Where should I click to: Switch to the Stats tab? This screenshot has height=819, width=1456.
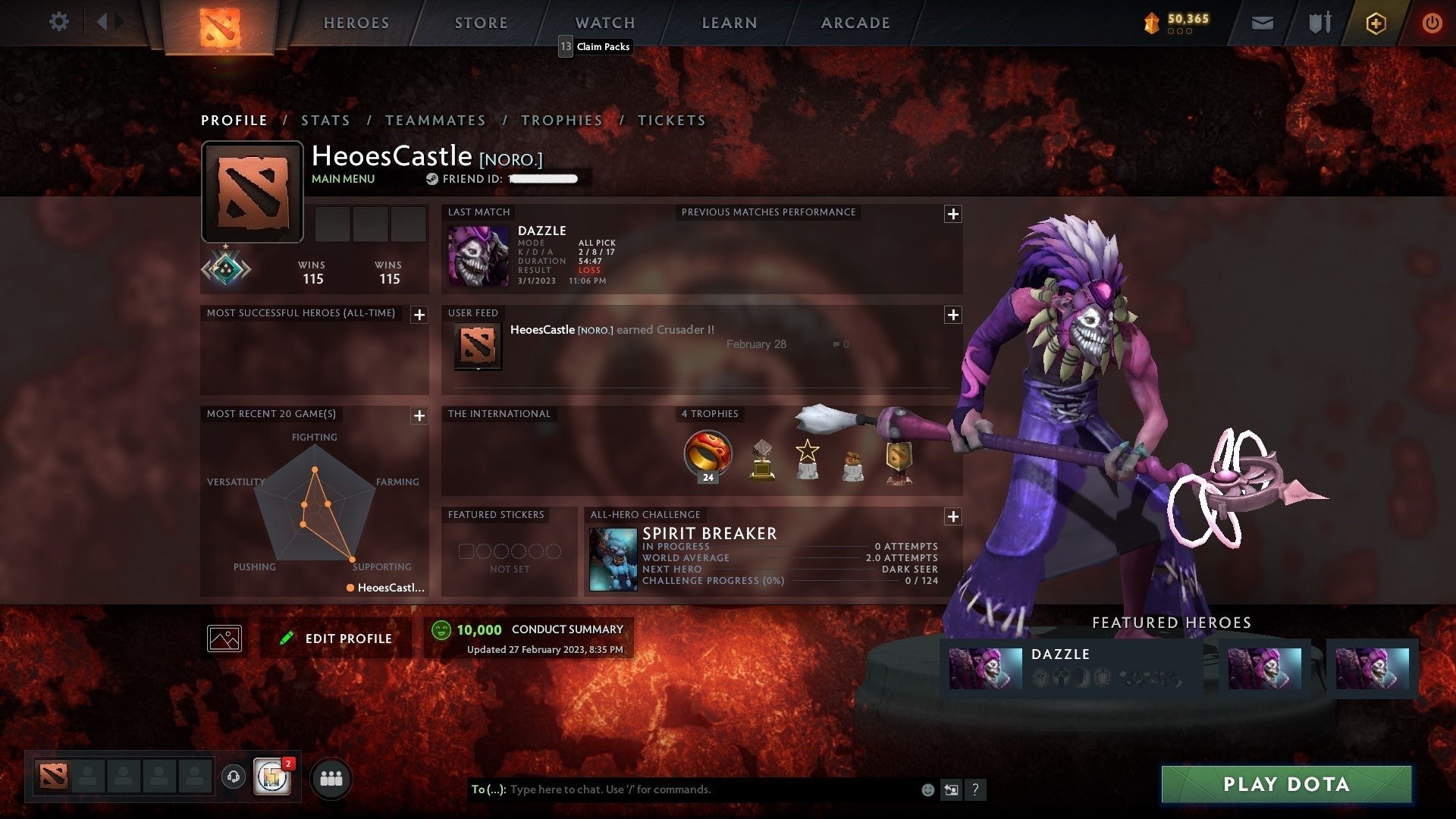[x=325, y=120]
